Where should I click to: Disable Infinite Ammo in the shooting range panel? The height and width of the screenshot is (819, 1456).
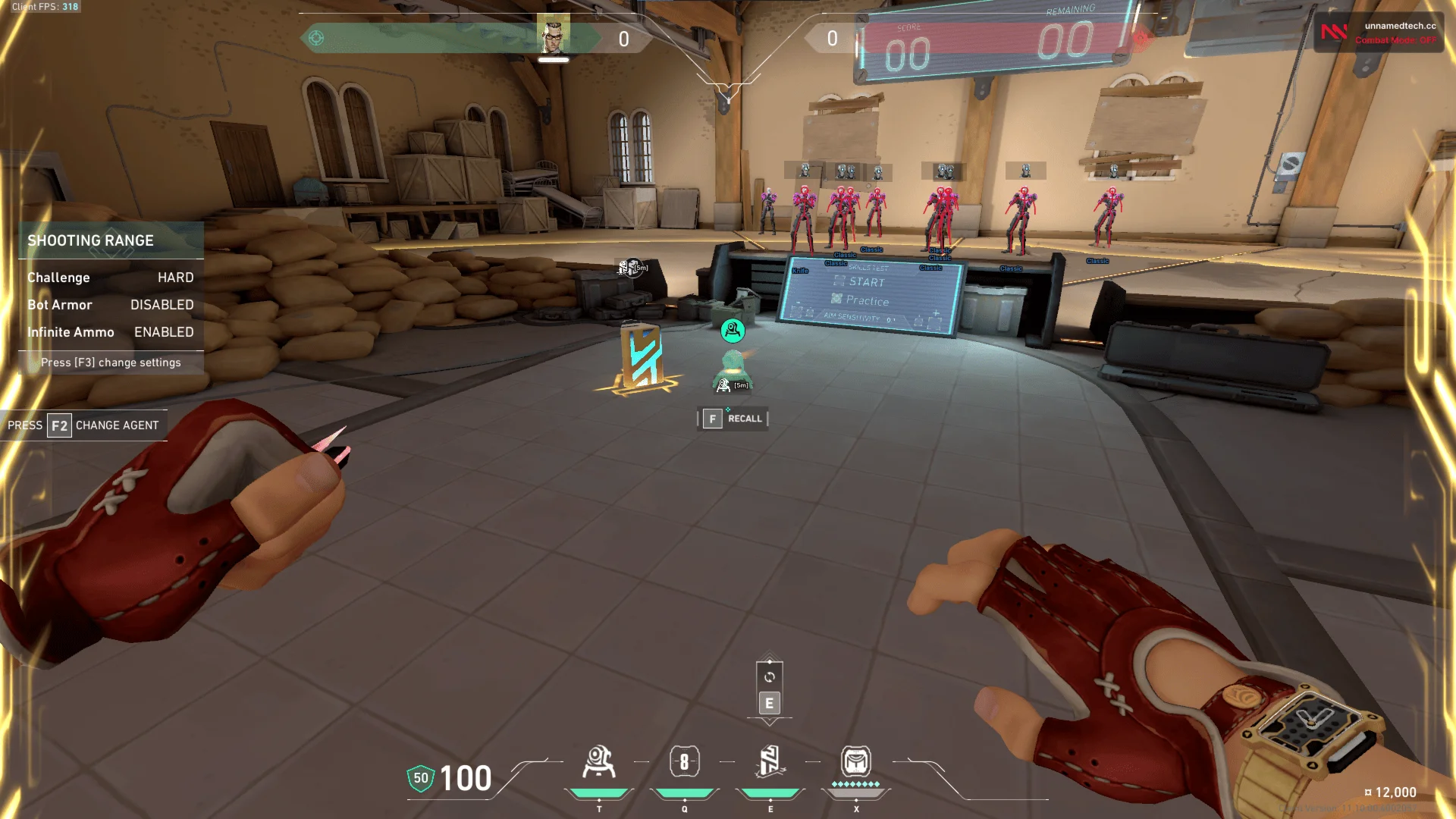[x=163, y=332]
